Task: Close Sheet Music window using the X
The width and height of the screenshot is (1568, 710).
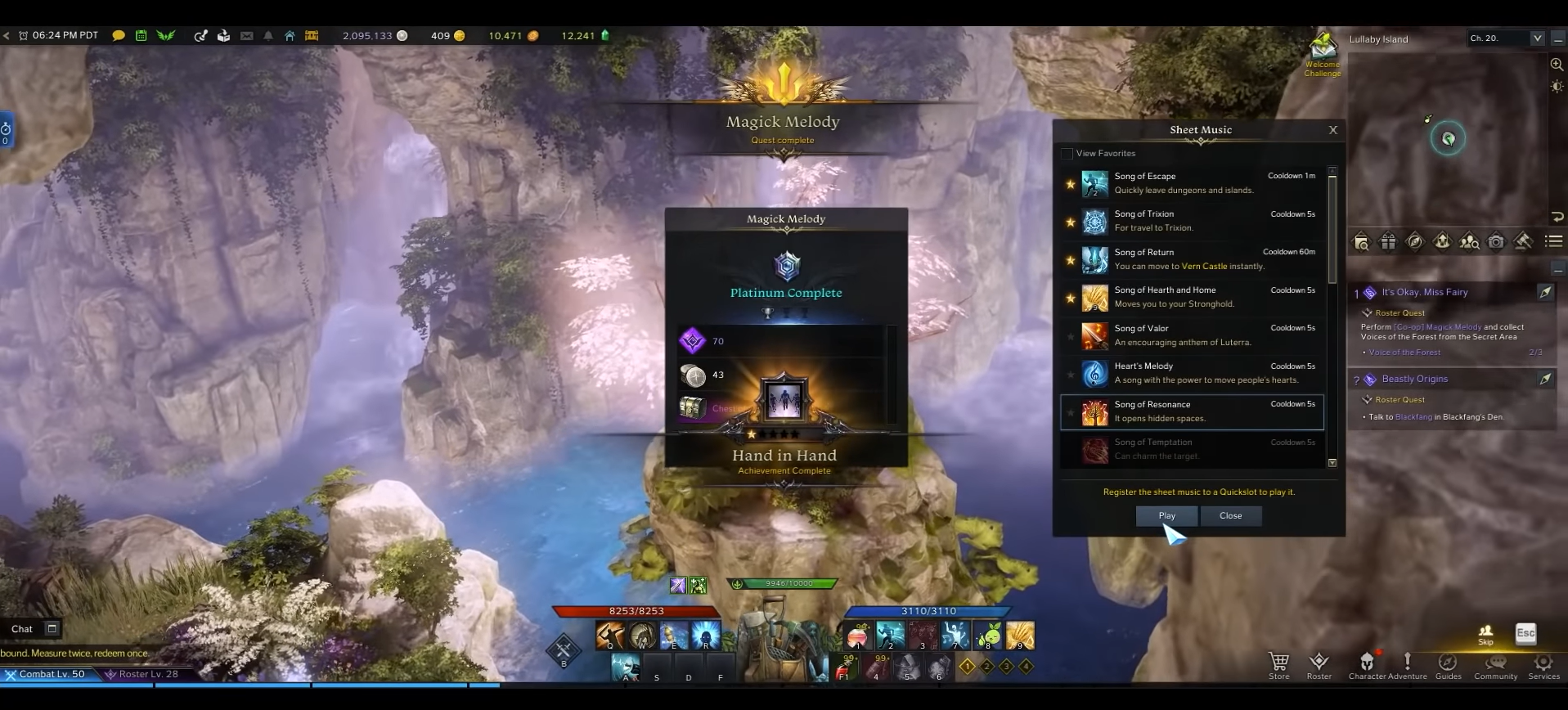Action: [x=1333, y=130]
